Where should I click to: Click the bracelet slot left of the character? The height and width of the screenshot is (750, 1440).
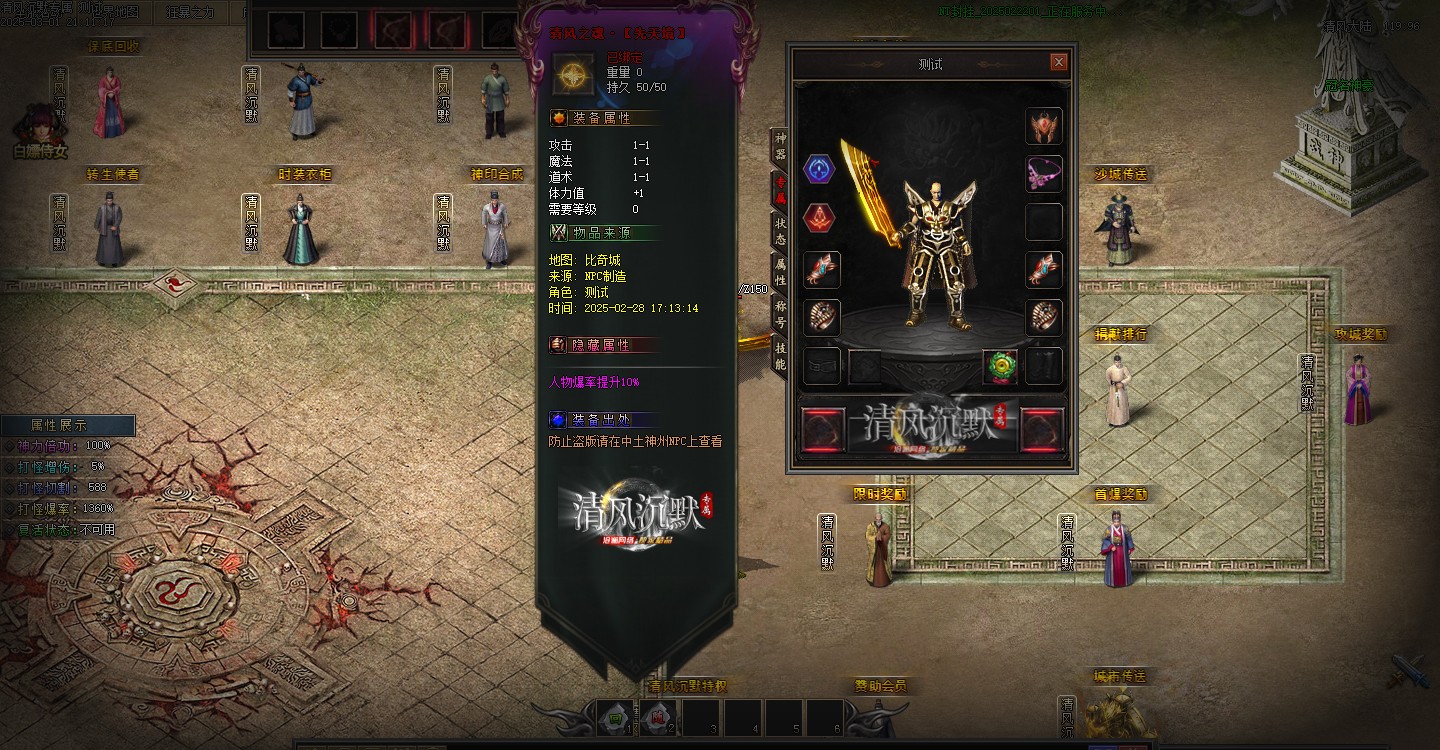click(822, 270)
